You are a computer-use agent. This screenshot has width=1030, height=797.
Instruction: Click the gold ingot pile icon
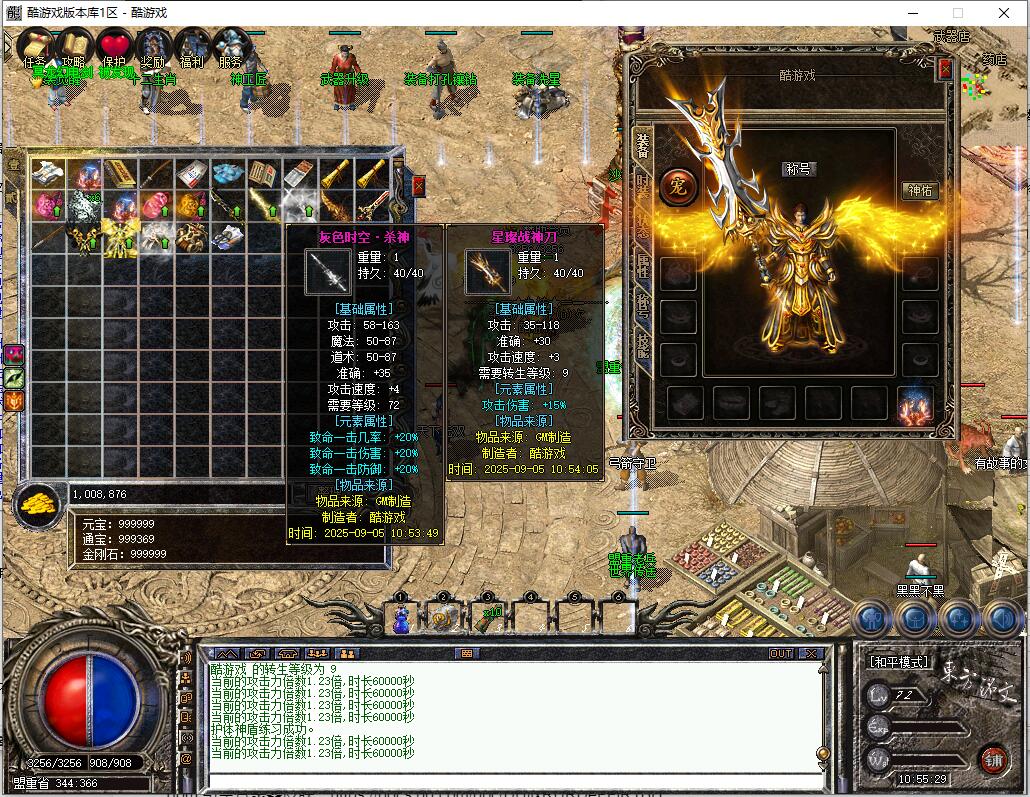coord(37,503)
